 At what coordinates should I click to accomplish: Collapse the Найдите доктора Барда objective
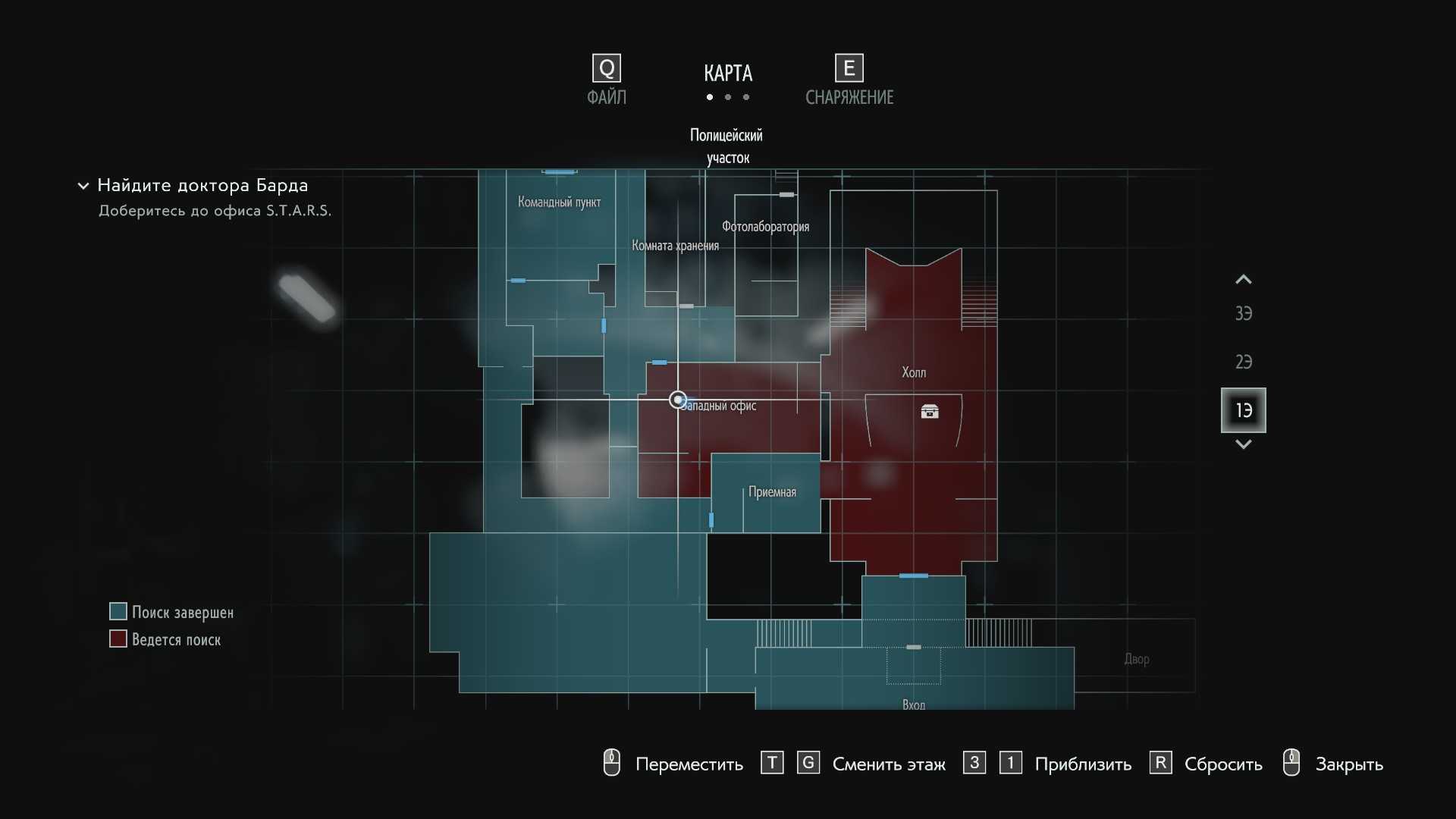coord(83,186)
